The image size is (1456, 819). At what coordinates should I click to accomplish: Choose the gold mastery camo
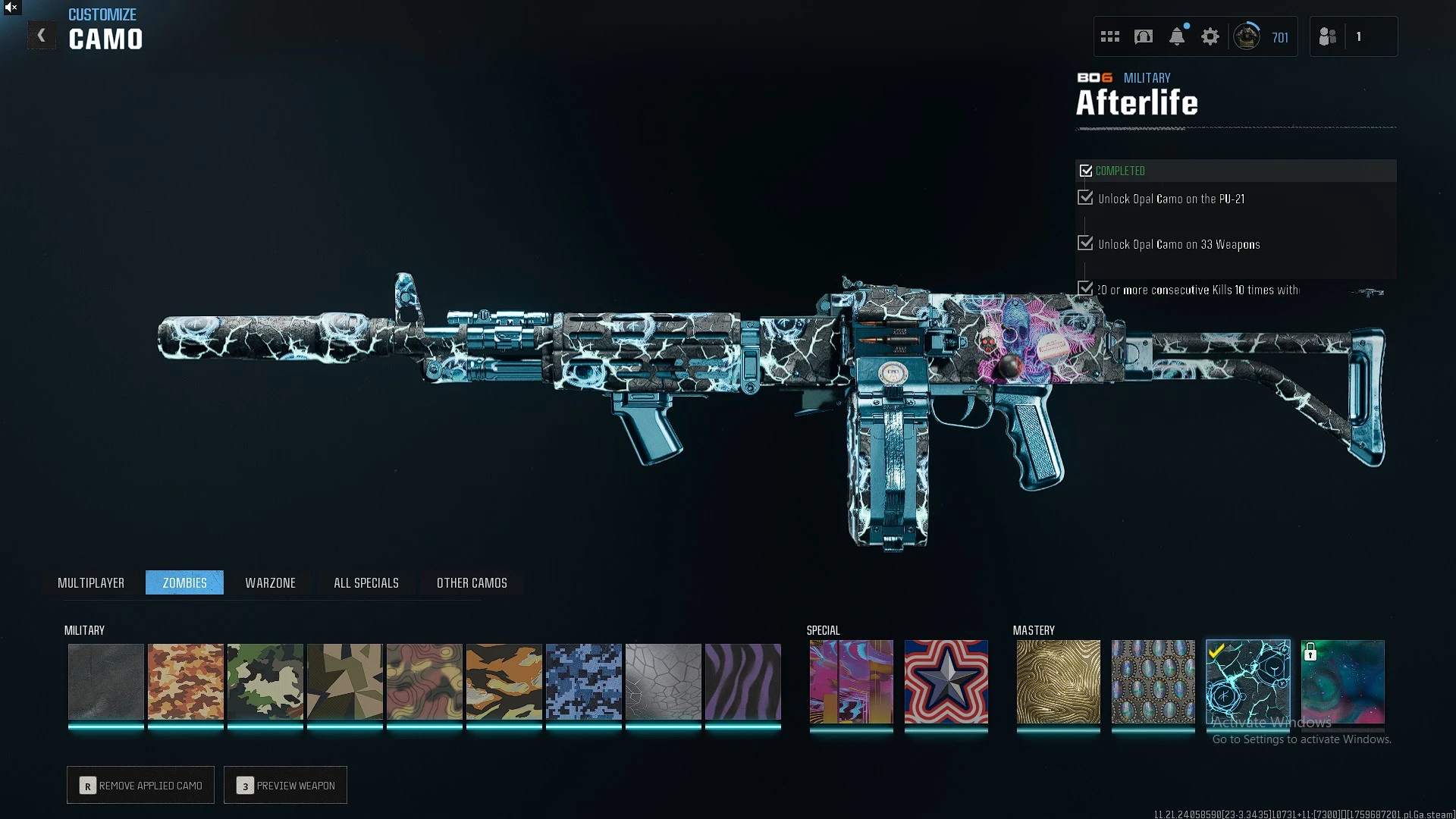pos(1059,682)
